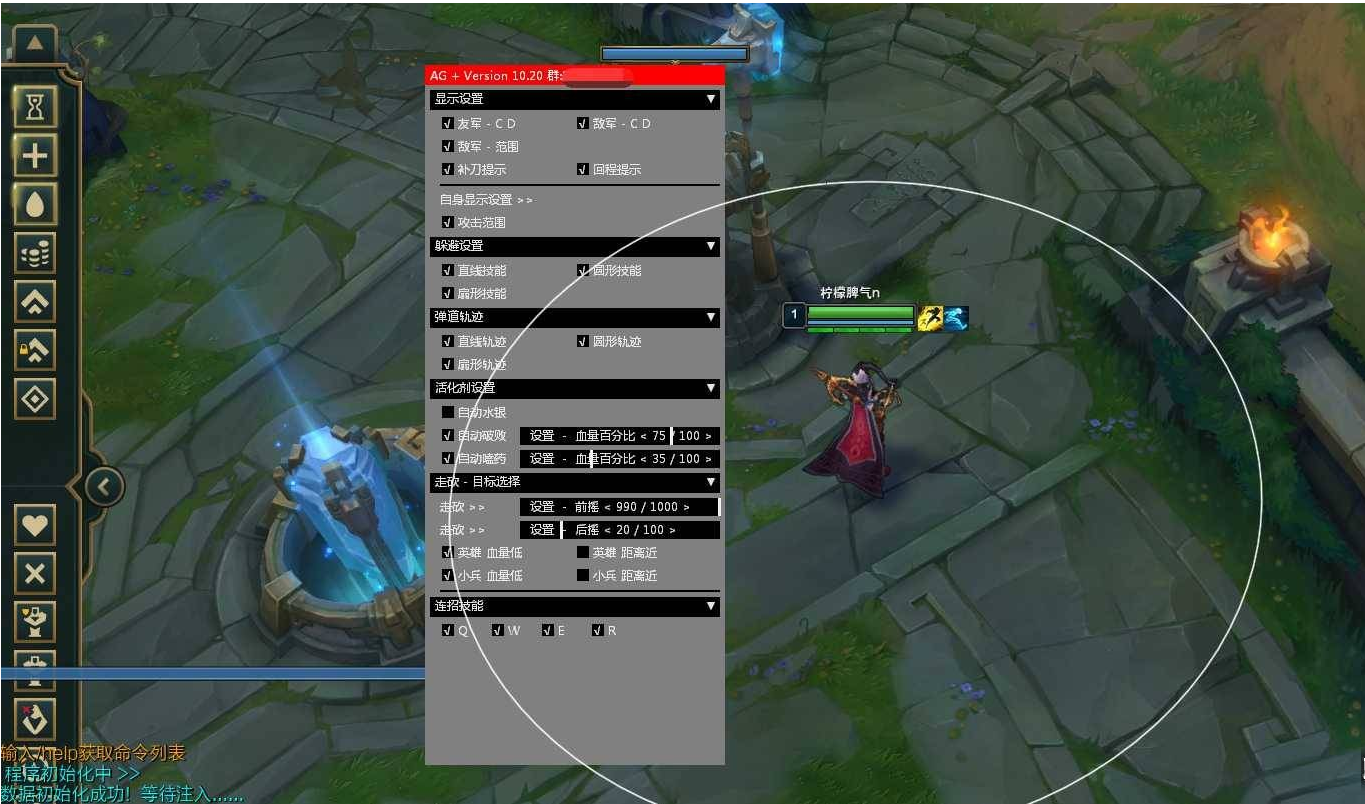This screenshot has height=804, width=1365.
Task: Click the X icon on the left sidebar
Action: click(x=35, y=572)
